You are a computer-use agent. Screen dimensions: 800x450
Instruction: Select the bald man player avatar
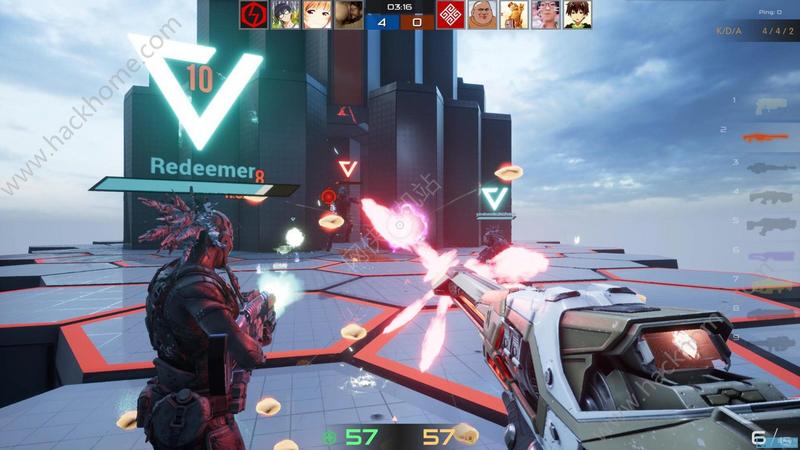click(x=481, y=14)
